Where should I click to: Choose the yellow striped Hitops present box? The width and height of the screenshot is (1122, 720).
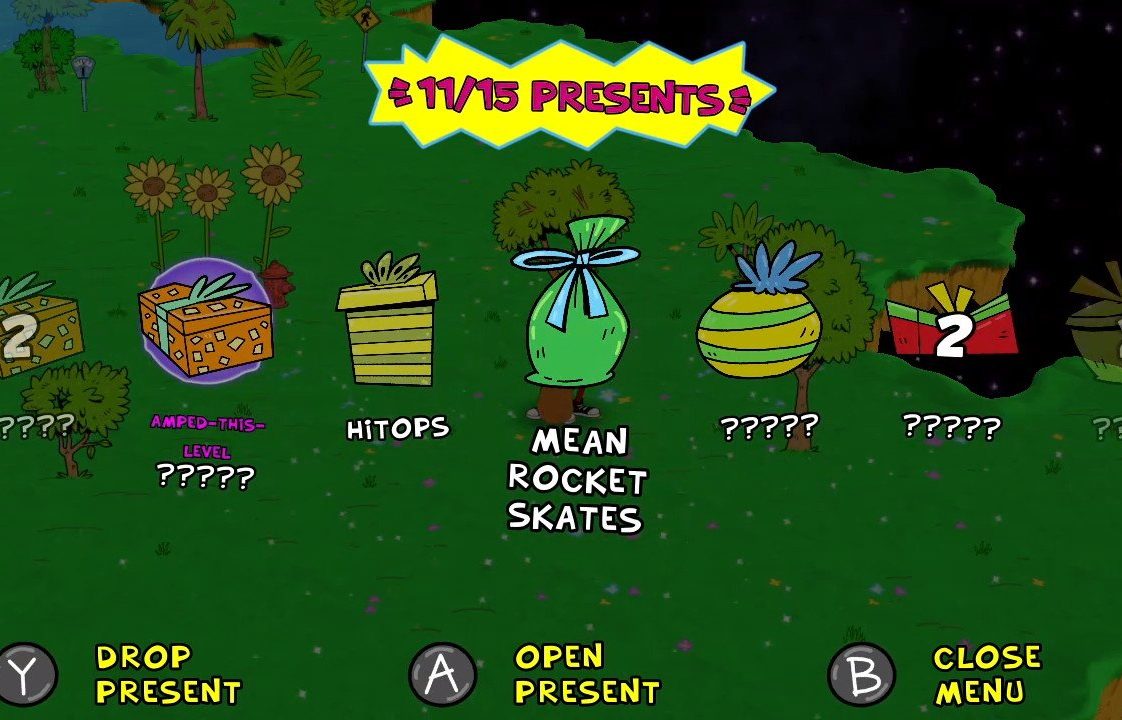coord(387,323)
